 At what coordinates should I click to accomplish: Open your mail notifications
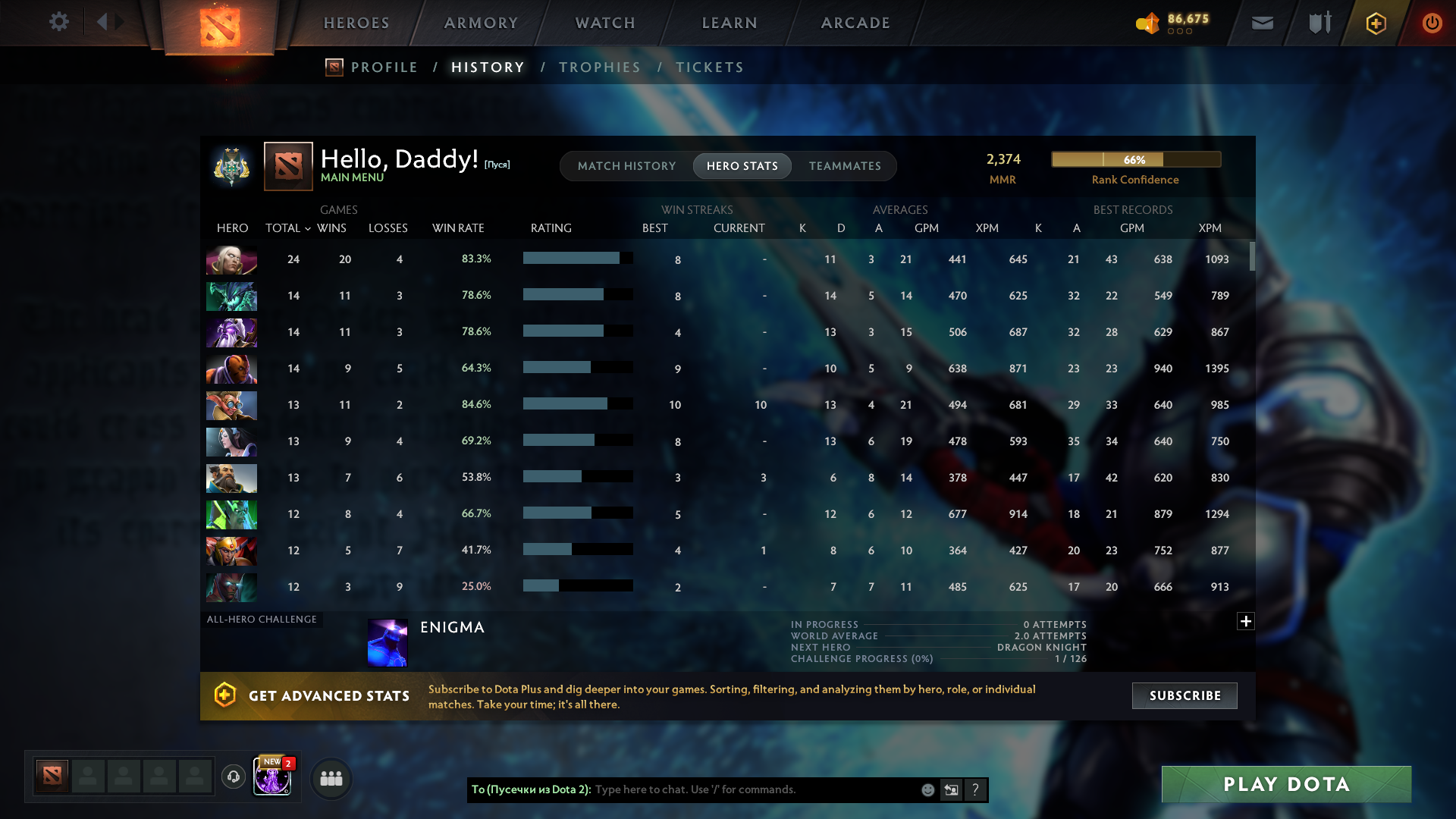pos(1261,22)
